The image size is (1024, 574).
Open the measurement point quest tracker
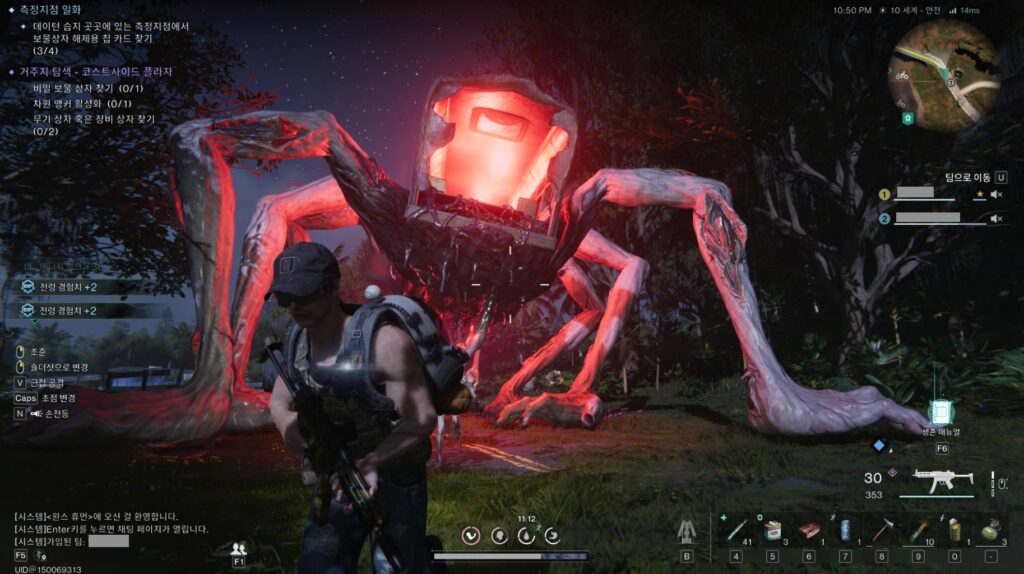pos(52,9)
